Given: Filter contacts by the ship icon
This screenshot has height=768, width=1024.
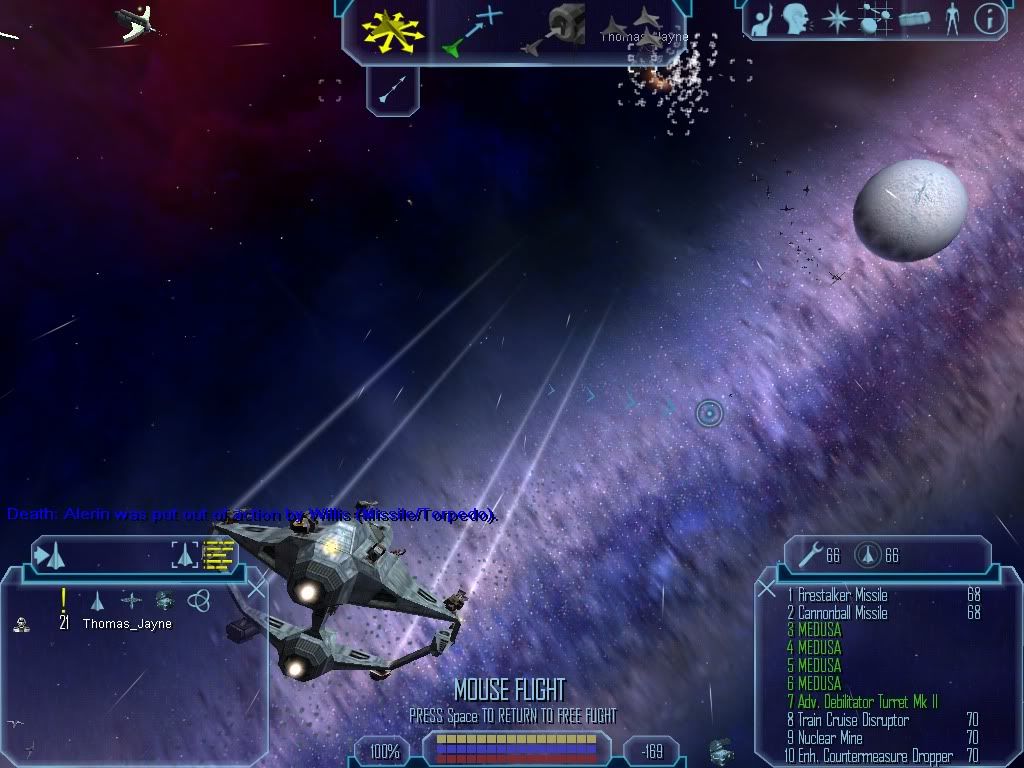Looking at the screenshot, I should [98, 600].
